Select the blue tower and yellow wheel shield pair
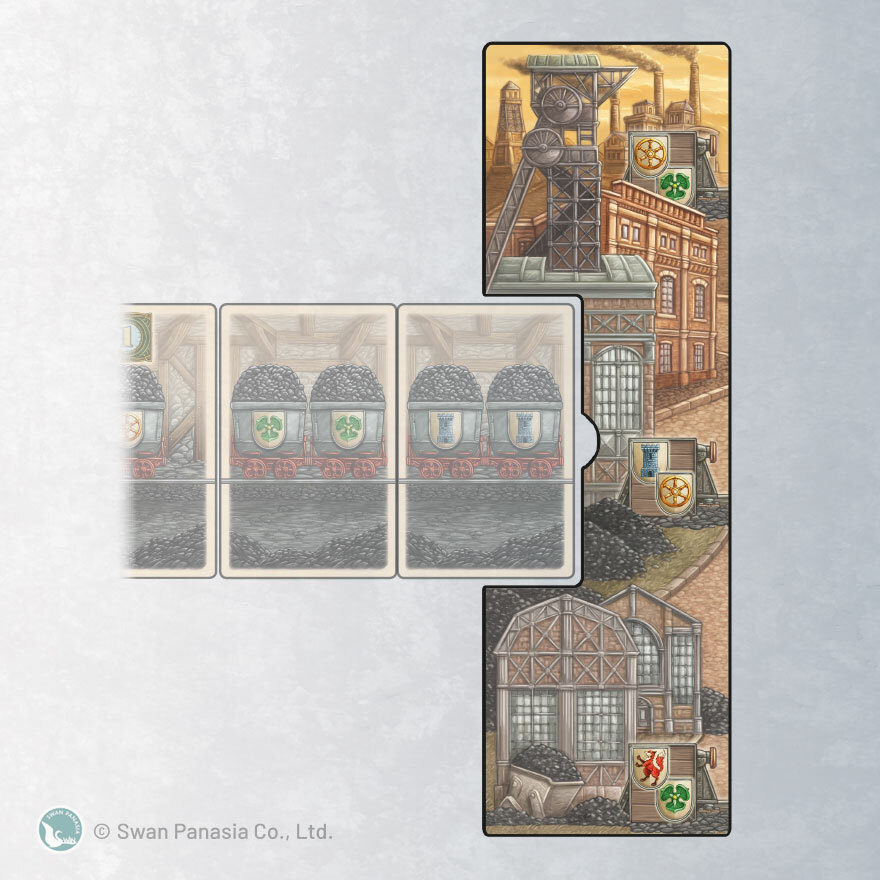 coord(662,477)
